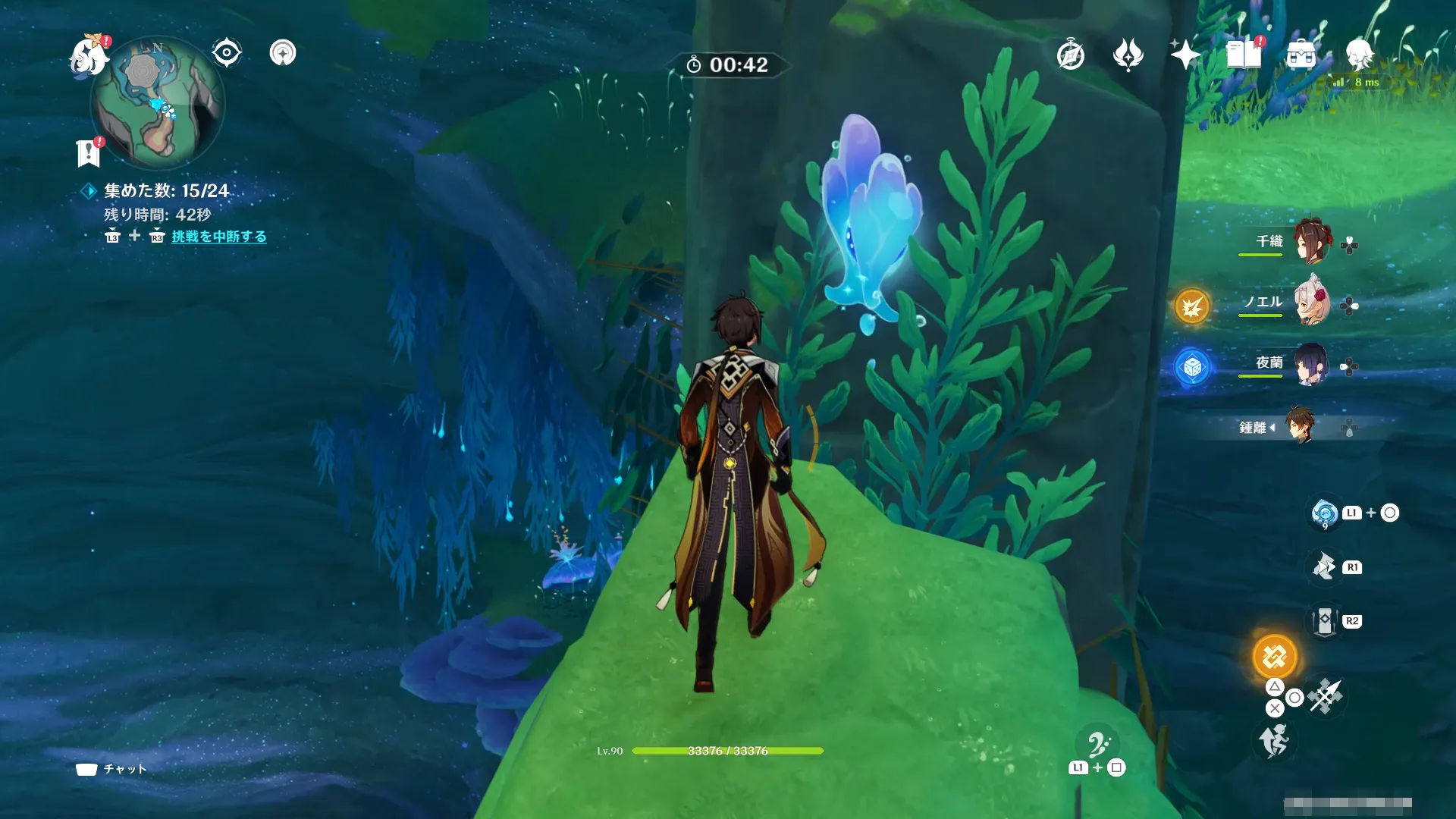1456x819 pixels.
Task: Click the crossed-weapons normal attack icon
Action: pyautogui.click(x=1326, y=696)
